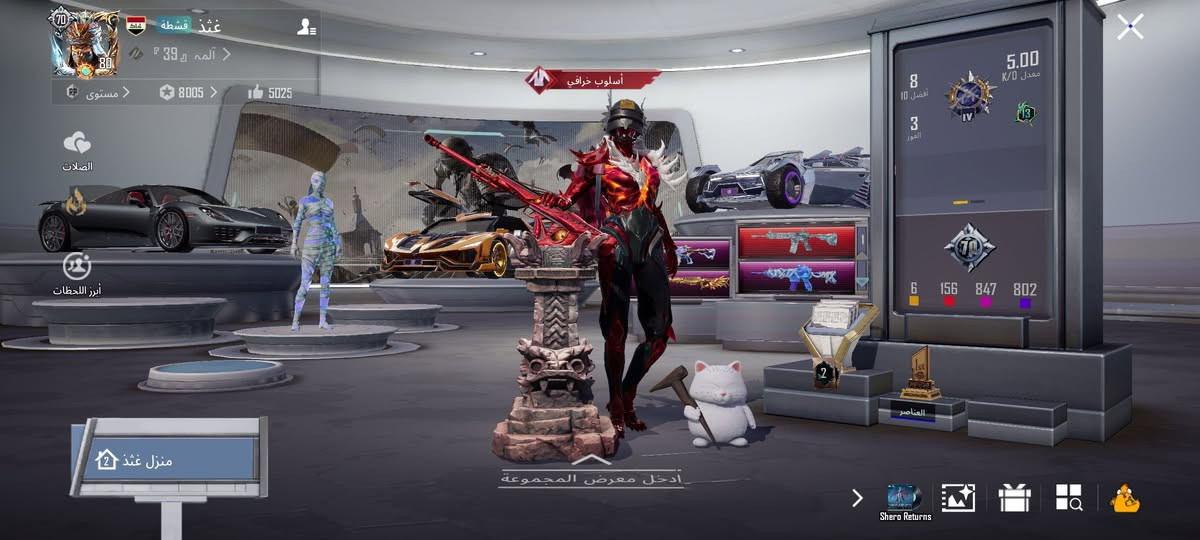Viewport: 1200px width, 540px height.
Task: Open the picture gallery icon
Action: tap(958, 498)
